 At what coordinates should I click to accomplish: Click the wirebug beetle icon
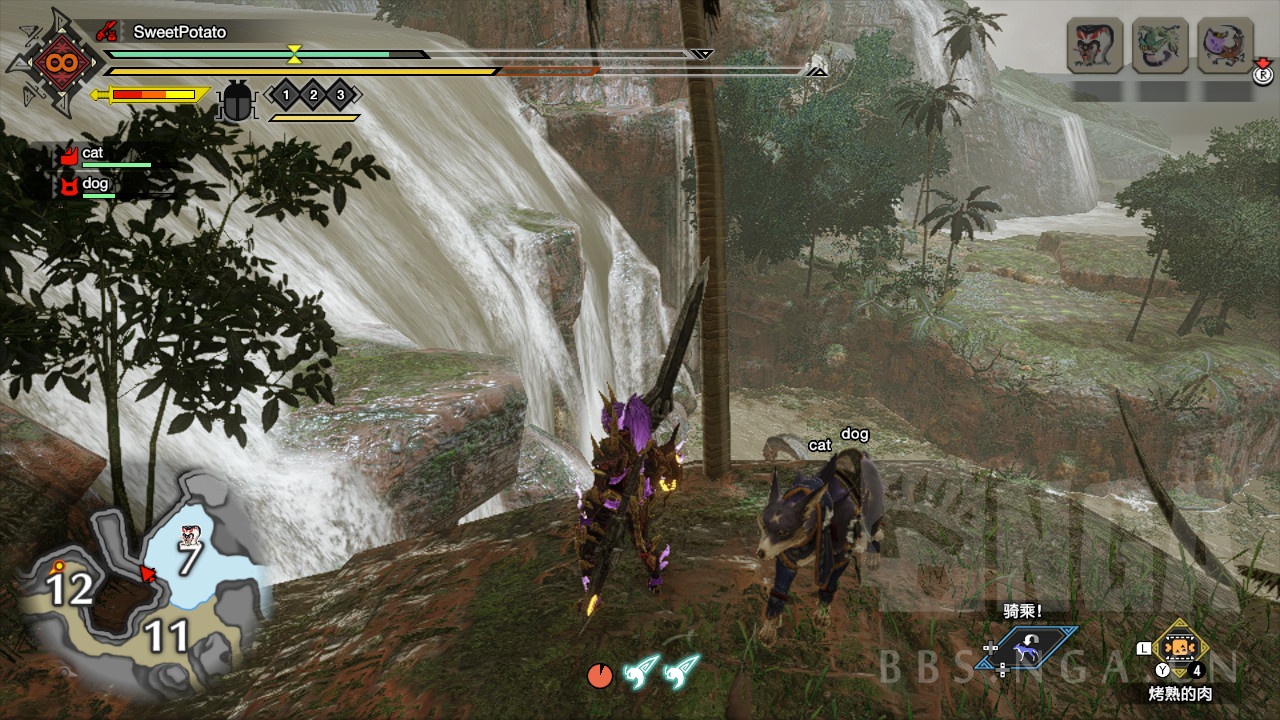[238, 98]
